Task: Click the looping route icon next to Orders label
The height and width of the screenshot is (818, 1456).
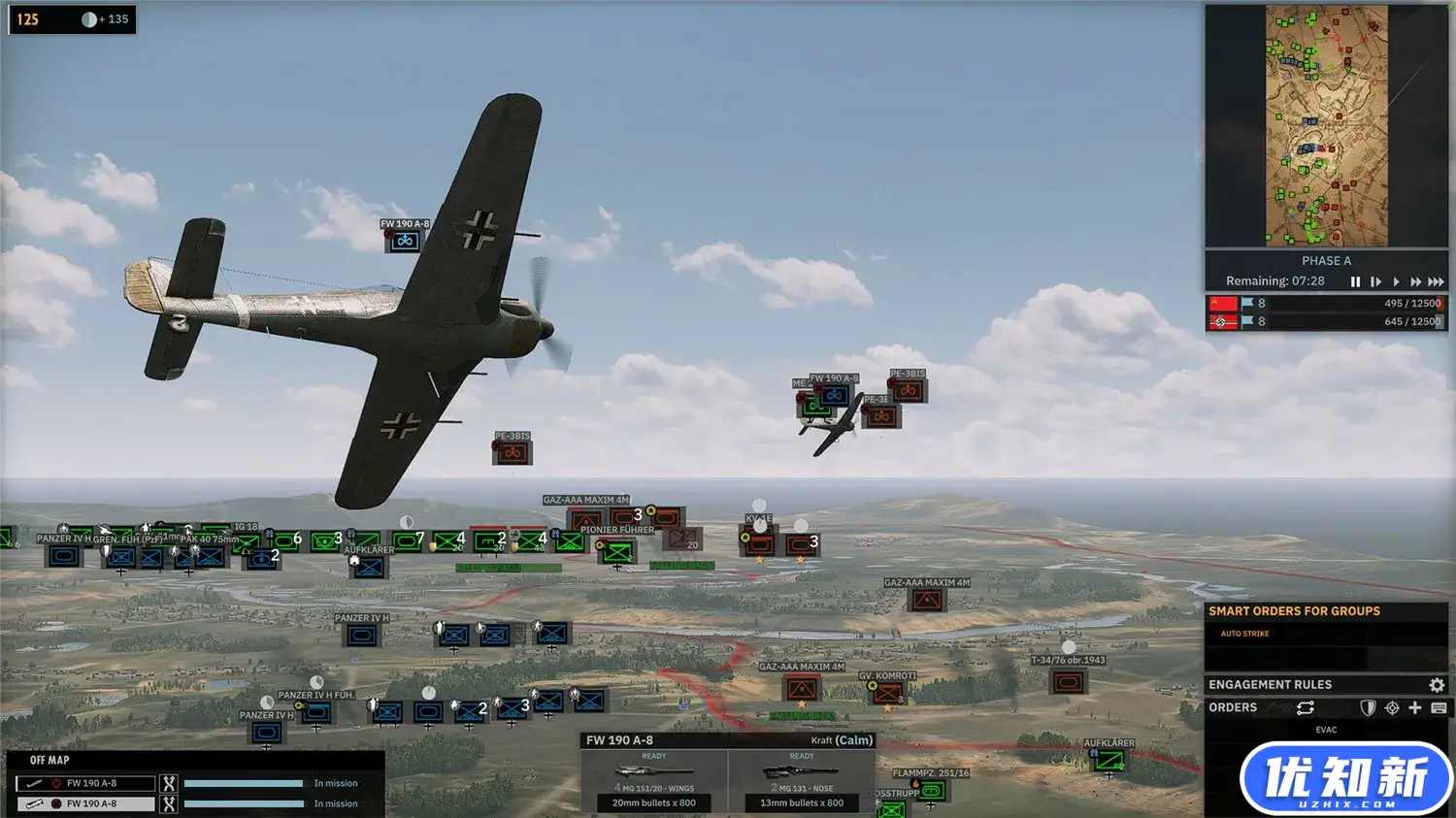Action: (1307, 706)
